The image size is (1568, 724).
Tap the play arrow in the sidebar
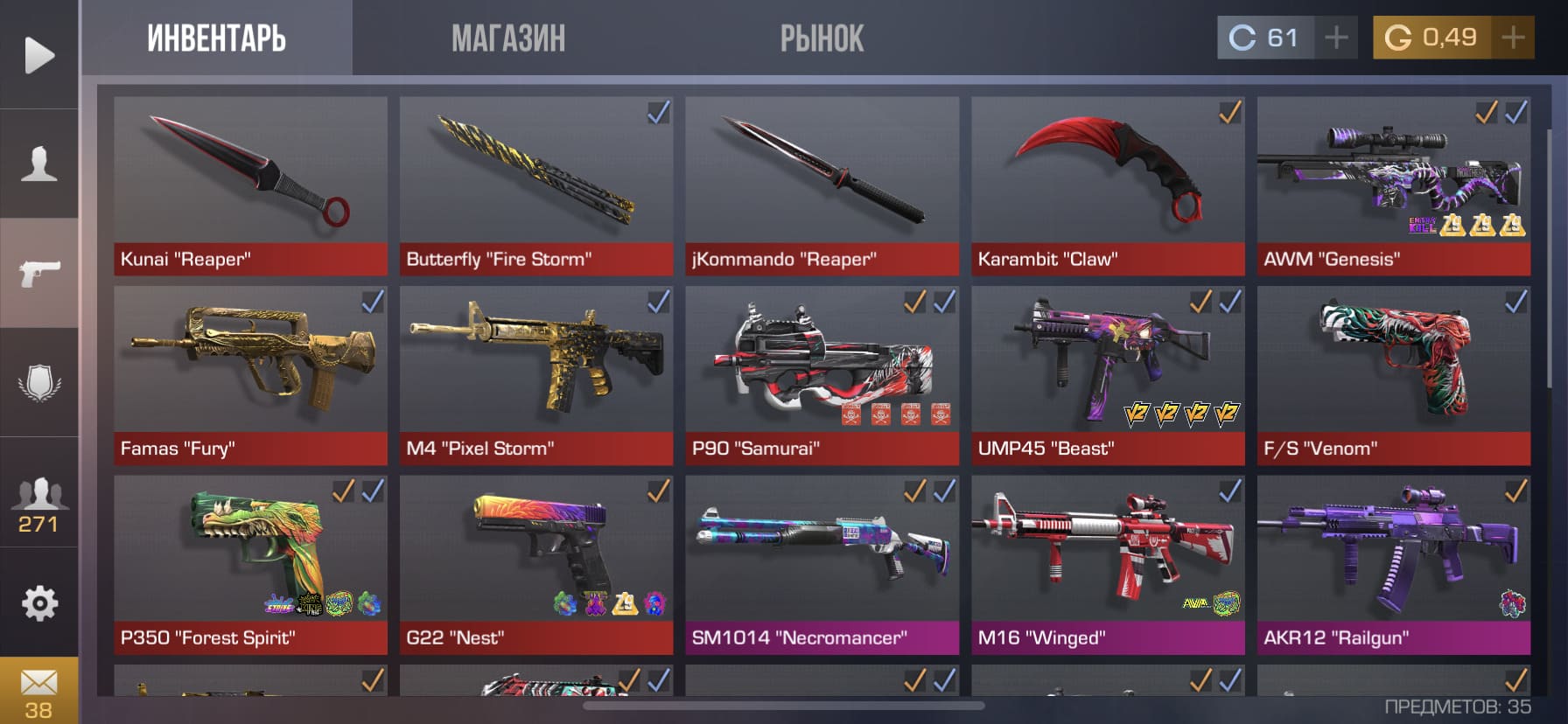click(38, 55)
